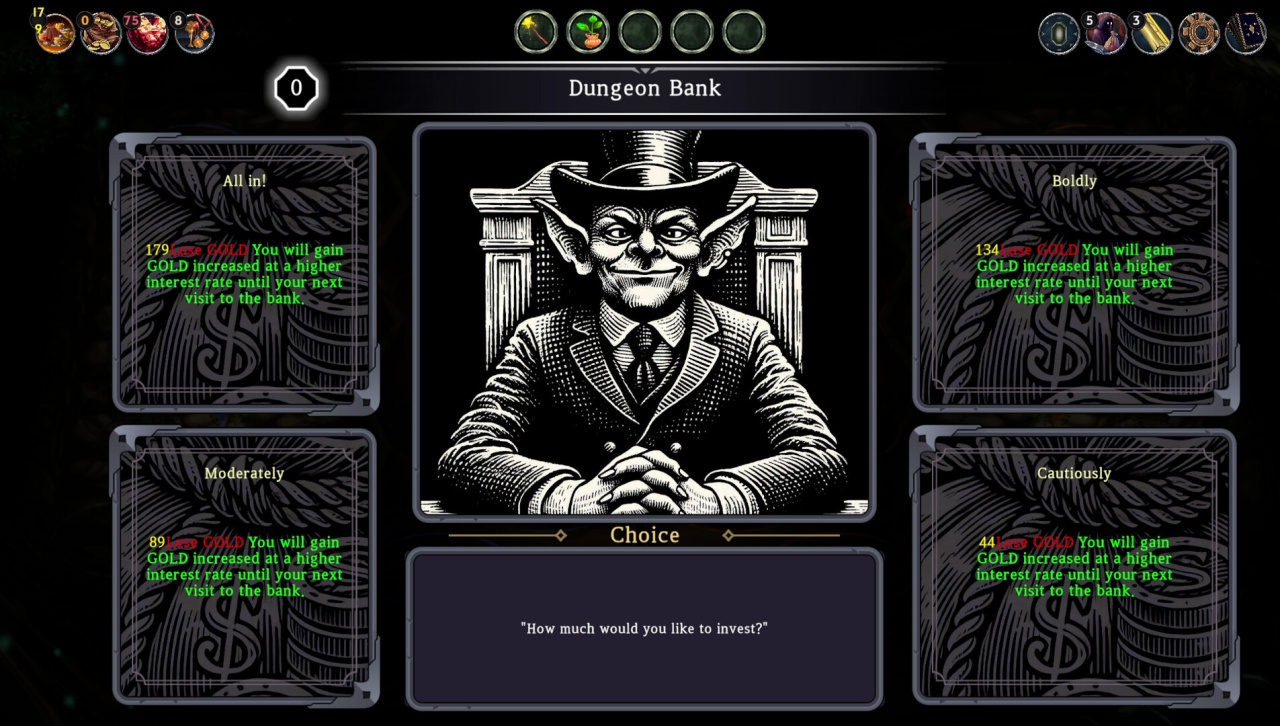Click the coin sack icon showing 0

pos(101,33)
